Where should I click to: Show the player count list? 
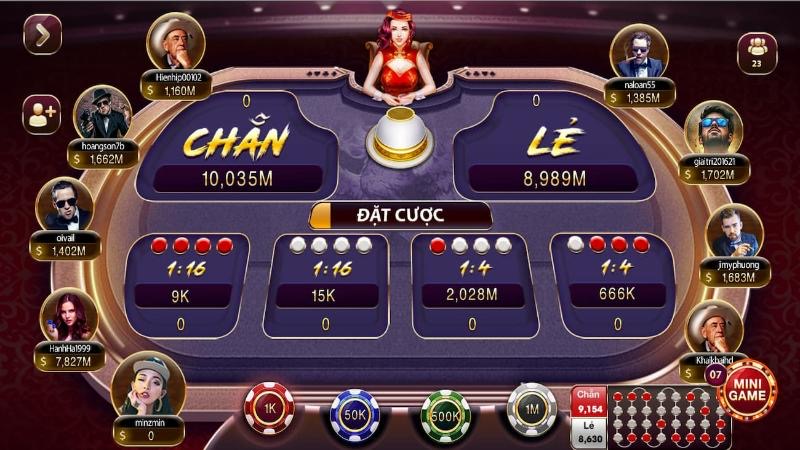756,53
